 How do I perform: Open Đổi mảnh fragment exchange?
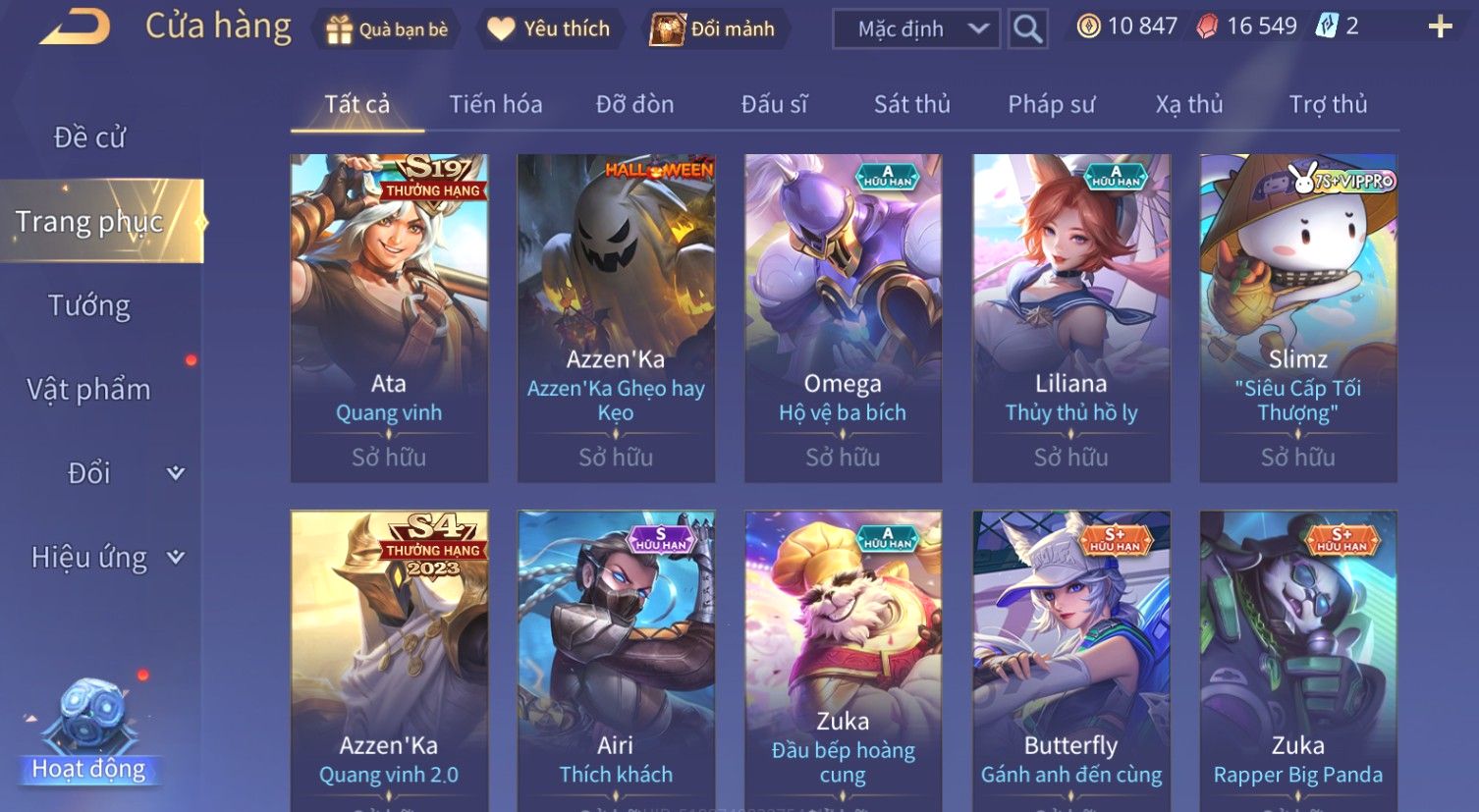click(714, 29)
